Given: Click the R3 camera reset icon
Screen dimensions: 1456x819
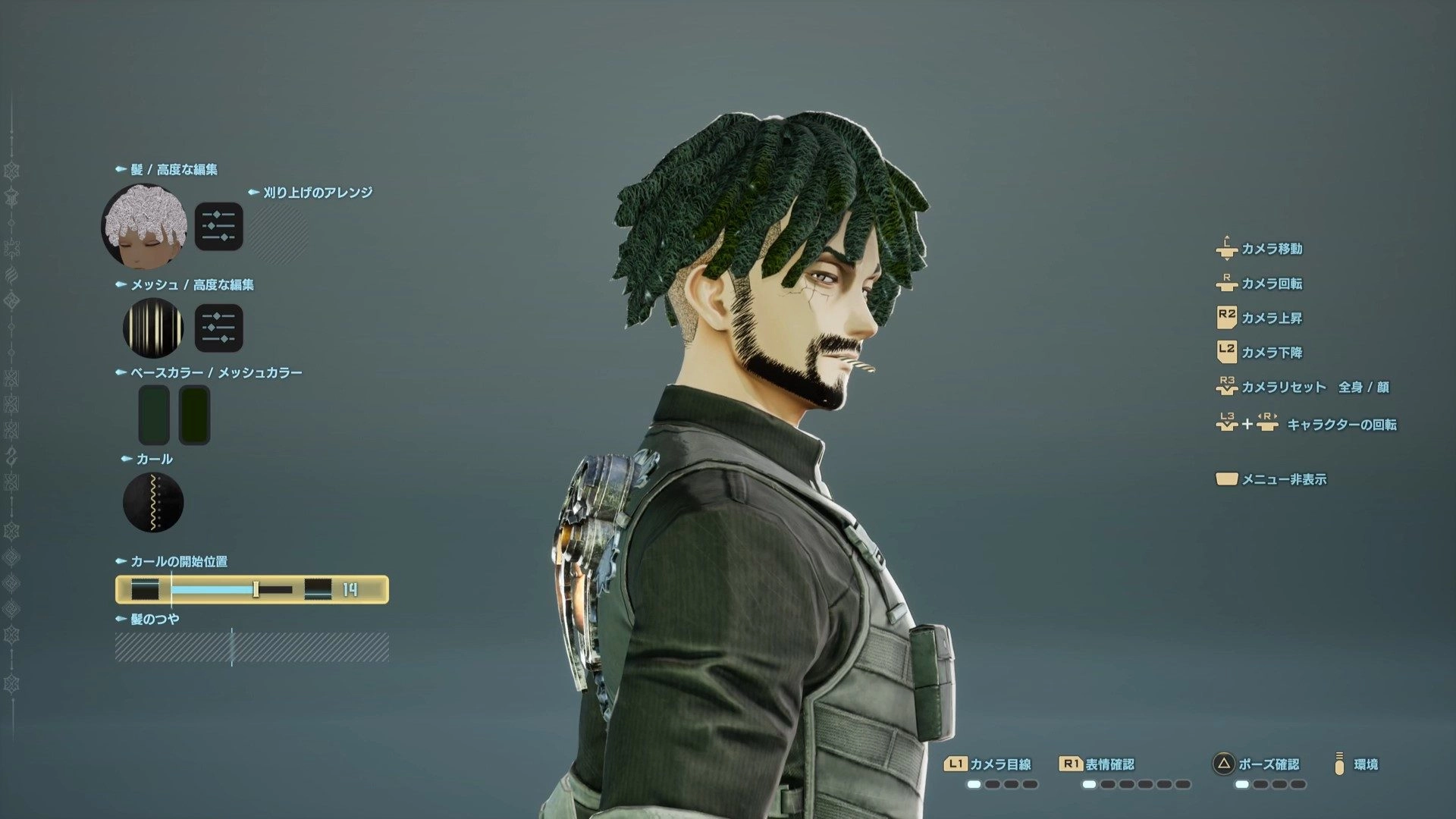Looking at the screenshot, I should (1227, 387).
